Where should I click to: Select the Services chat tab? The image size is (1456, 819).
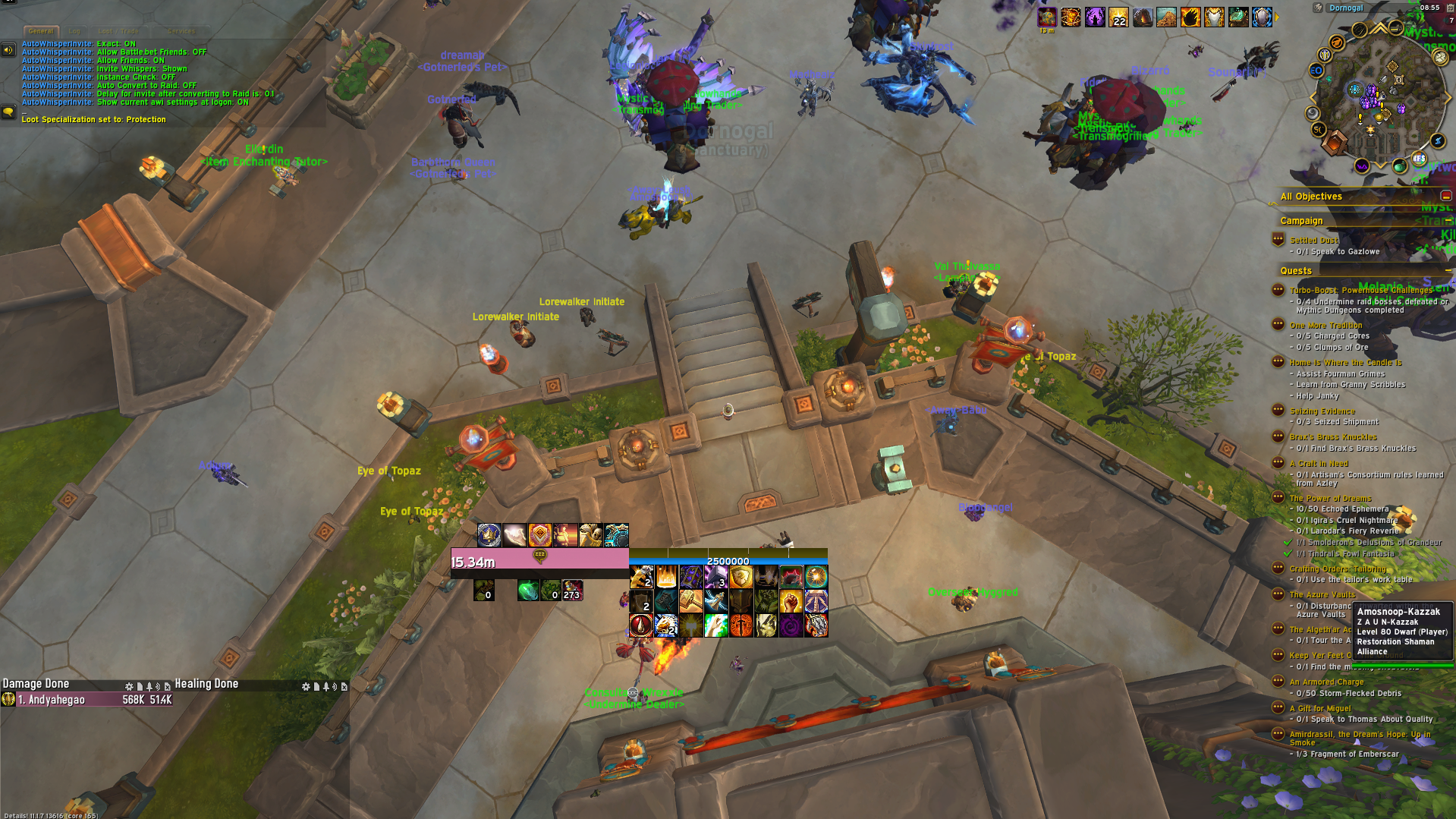click(x=181, y=31)
